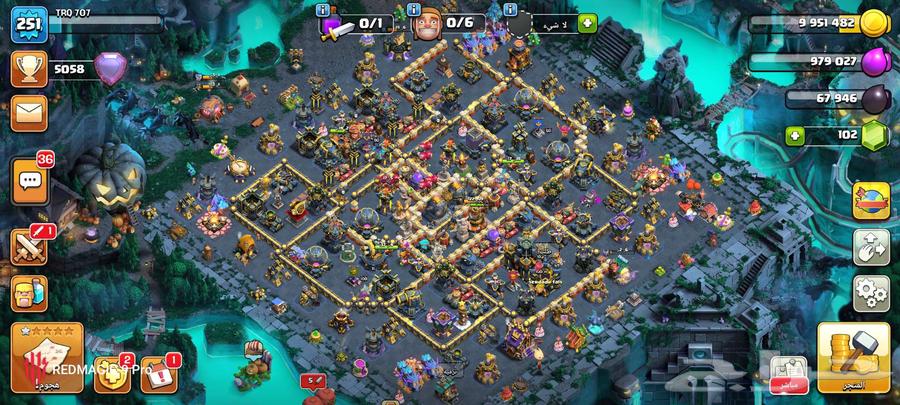This screenshot has width=900, height=405.
Task: Open the globe ranking button
Action: [x=870, y=199]
